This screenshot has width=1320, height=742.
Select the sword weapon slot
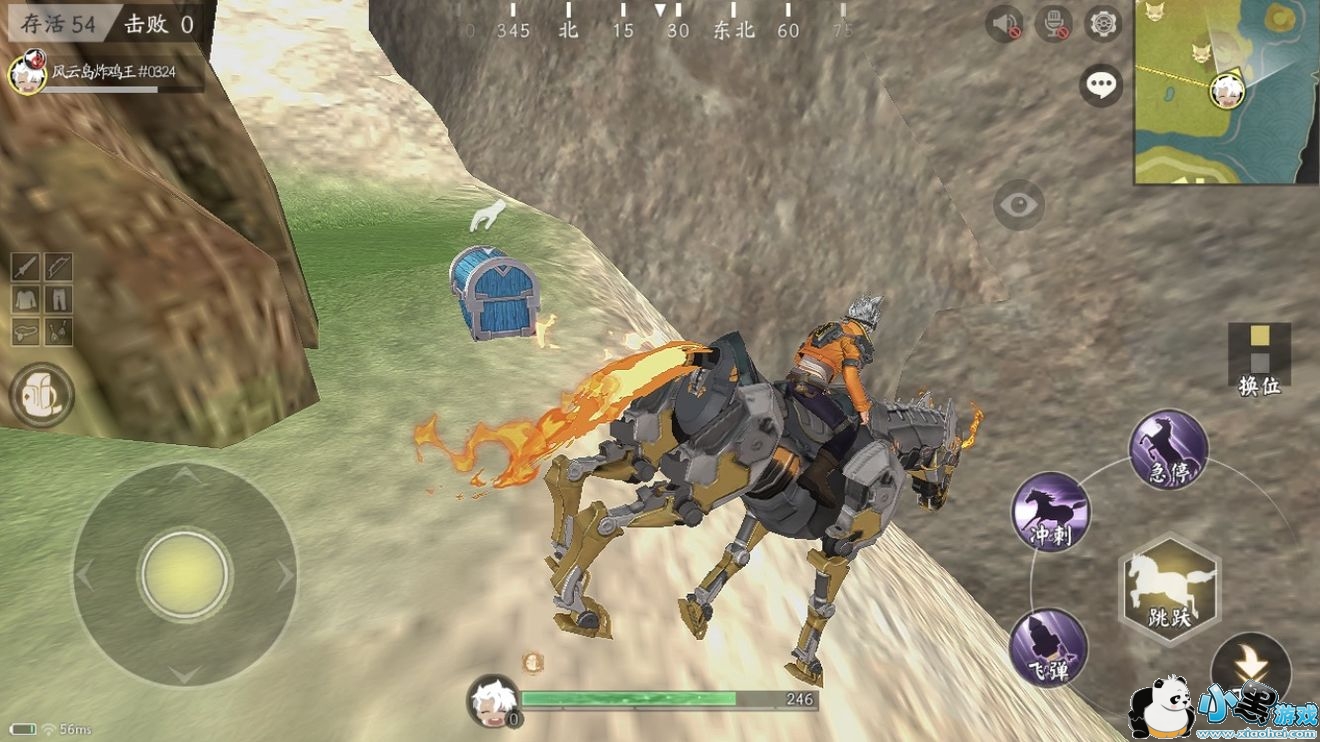[x=26, y=267]
